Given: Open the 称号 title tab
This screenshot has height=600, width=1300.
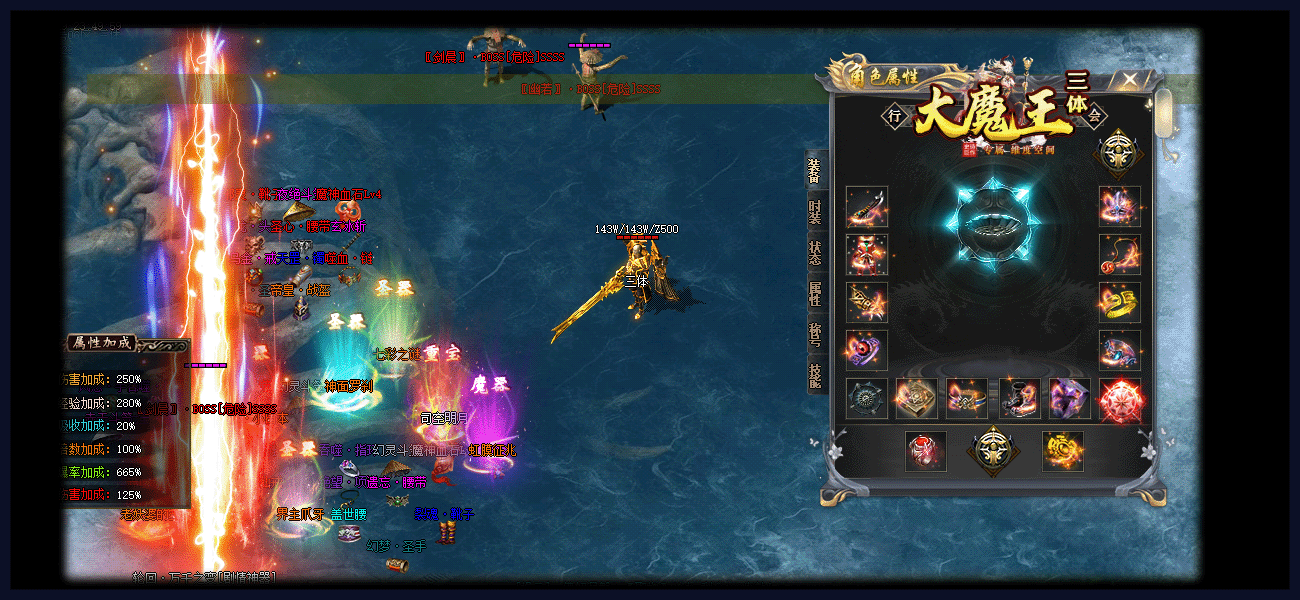Looking at the screenshot, I should (x=815, y=334).
